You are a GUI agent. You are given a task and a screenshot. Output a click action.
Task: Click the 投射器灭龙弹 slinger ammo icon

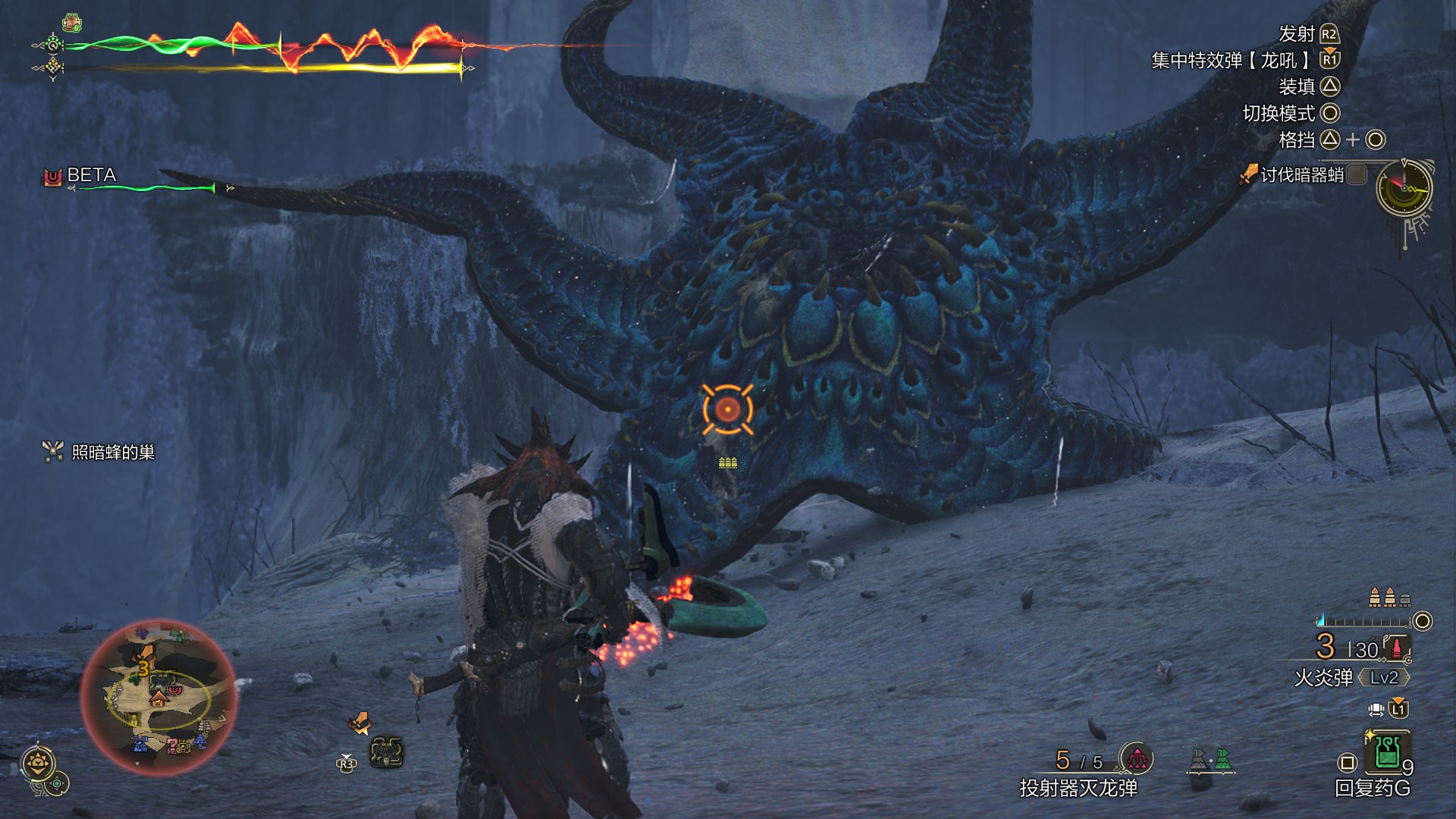pyautogui.click(x=1136, y=758)
